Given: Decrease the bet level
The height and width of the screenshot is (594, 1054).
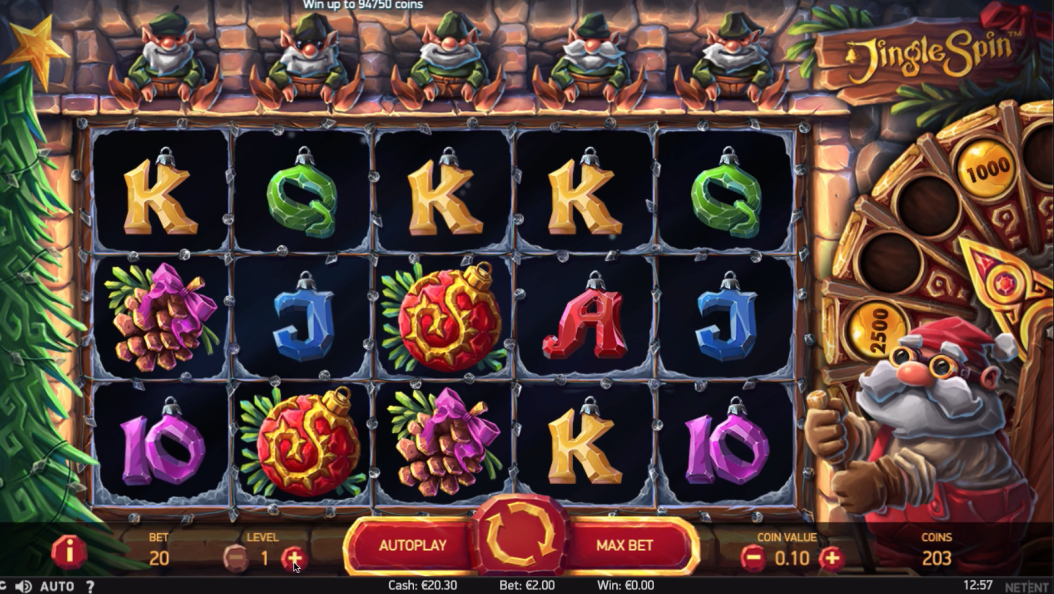Looking at the screenshot, I should 236,557.
